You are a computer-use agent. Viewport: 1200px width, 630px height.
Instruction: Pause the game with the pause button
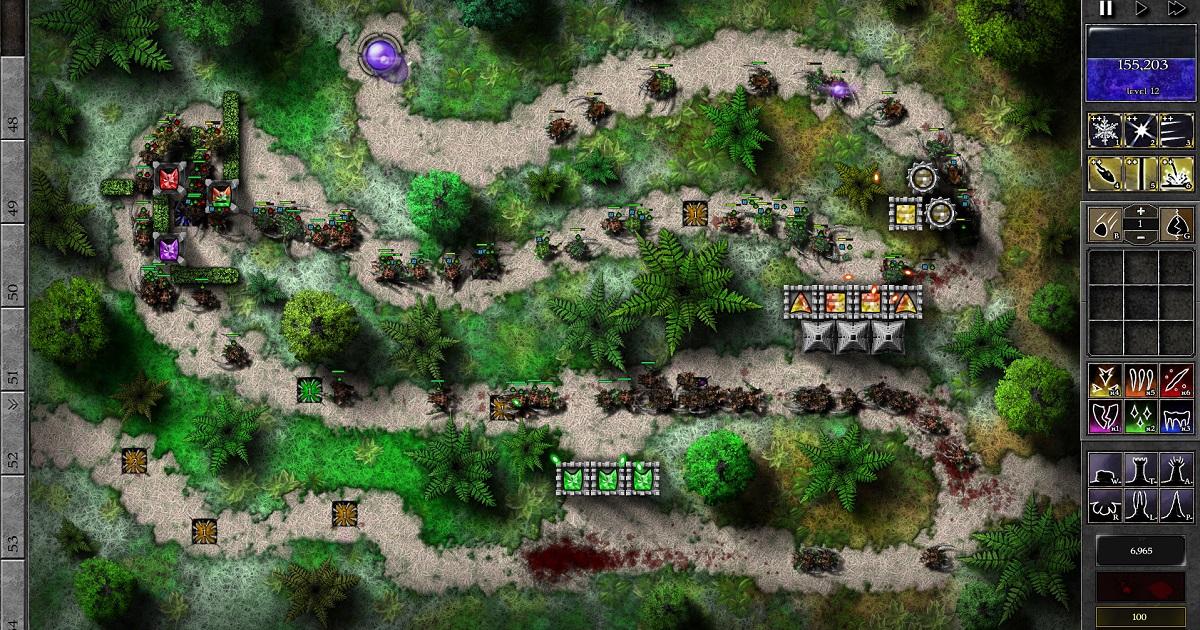pyautogui.click(x=1106, y=9)
